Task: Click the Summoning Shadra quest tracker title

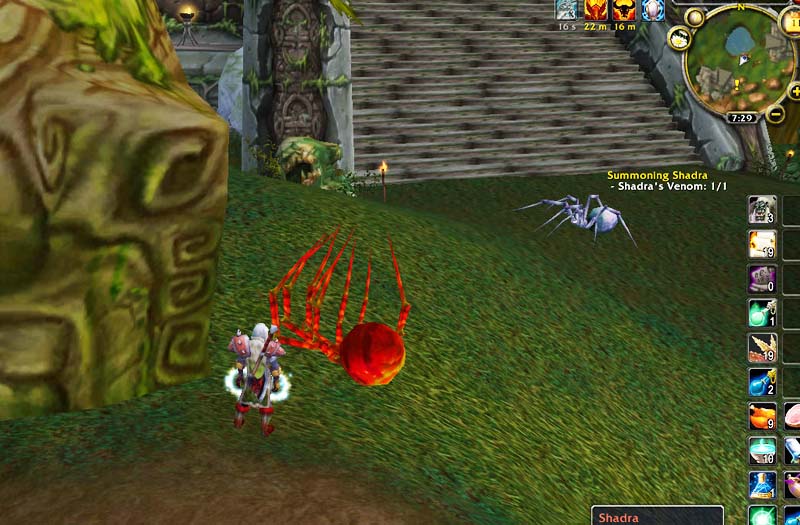Action: tap(657, 176)
